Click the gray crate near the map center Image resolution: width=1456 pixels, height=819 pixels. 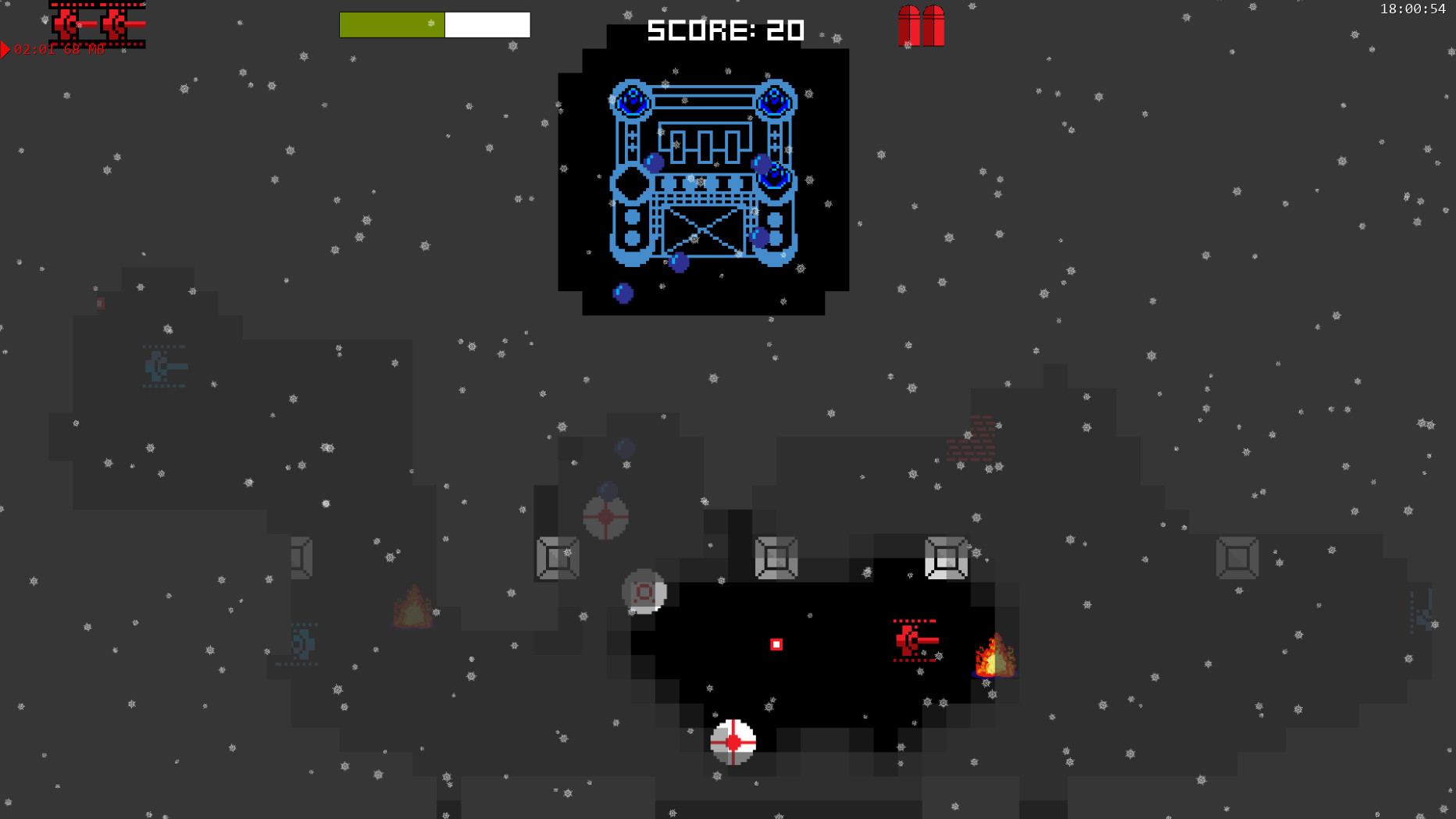click(776, 557)
